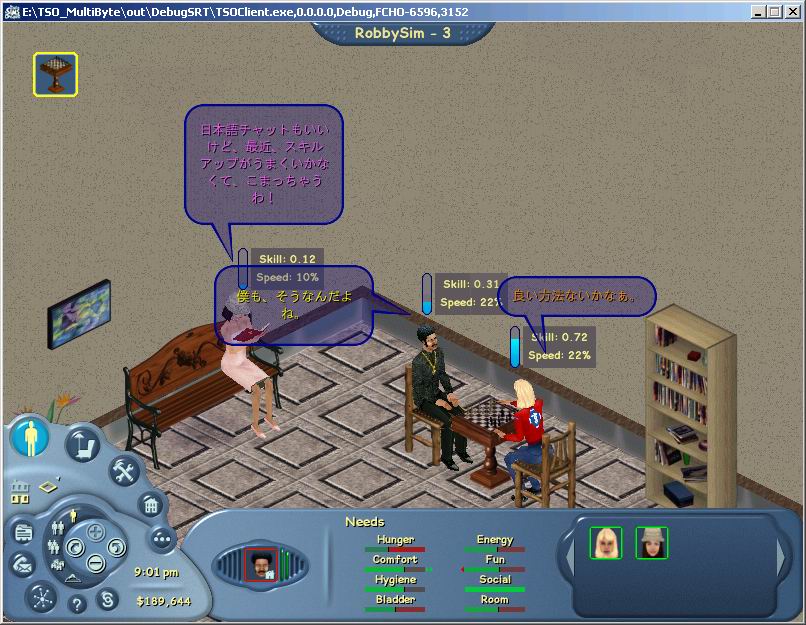Click the active Sim's bearded portrait

pyautogui.click(x=261, y=565)
